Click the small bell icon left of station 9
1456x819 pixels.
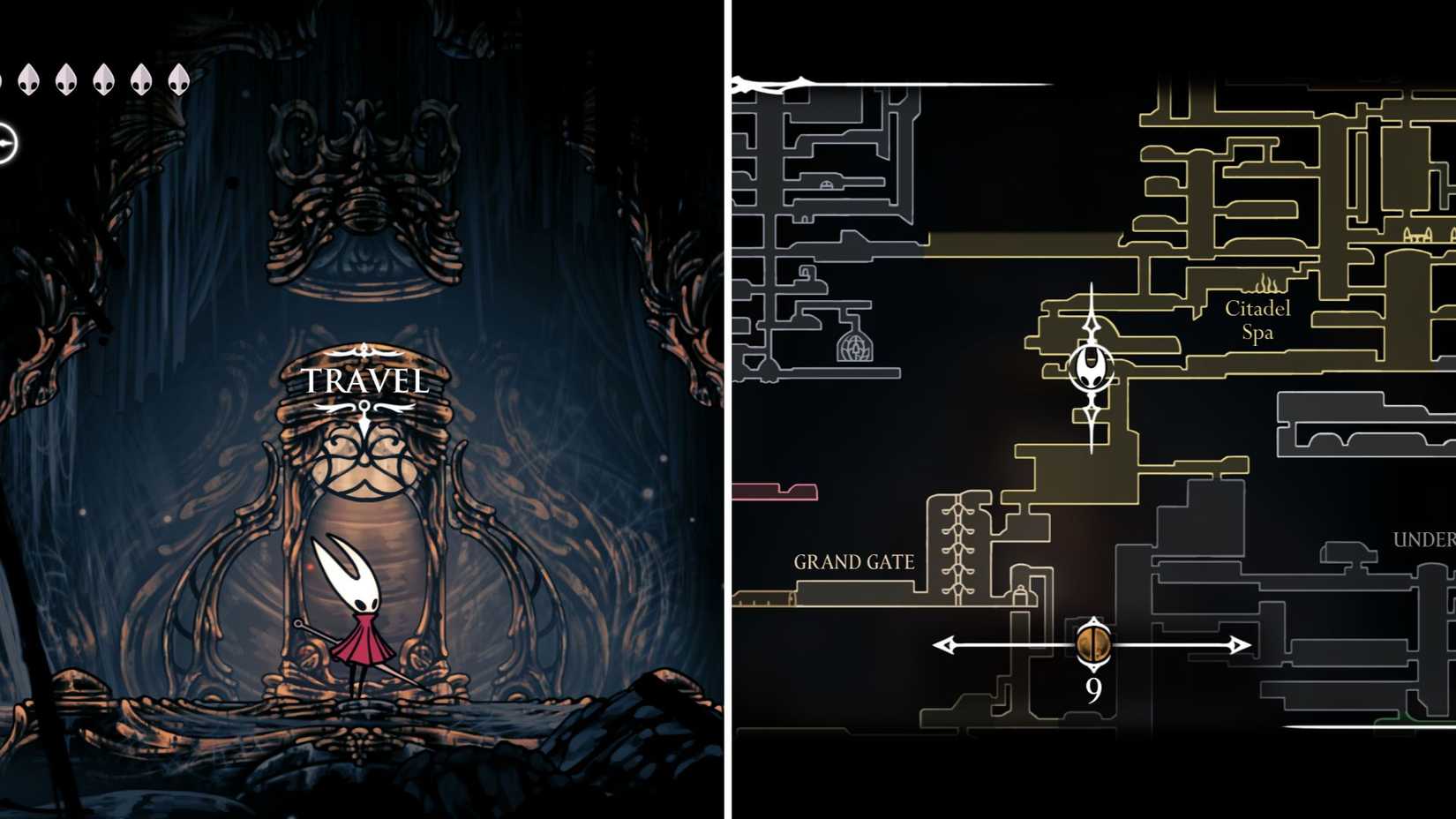[x=1021, y=597]
